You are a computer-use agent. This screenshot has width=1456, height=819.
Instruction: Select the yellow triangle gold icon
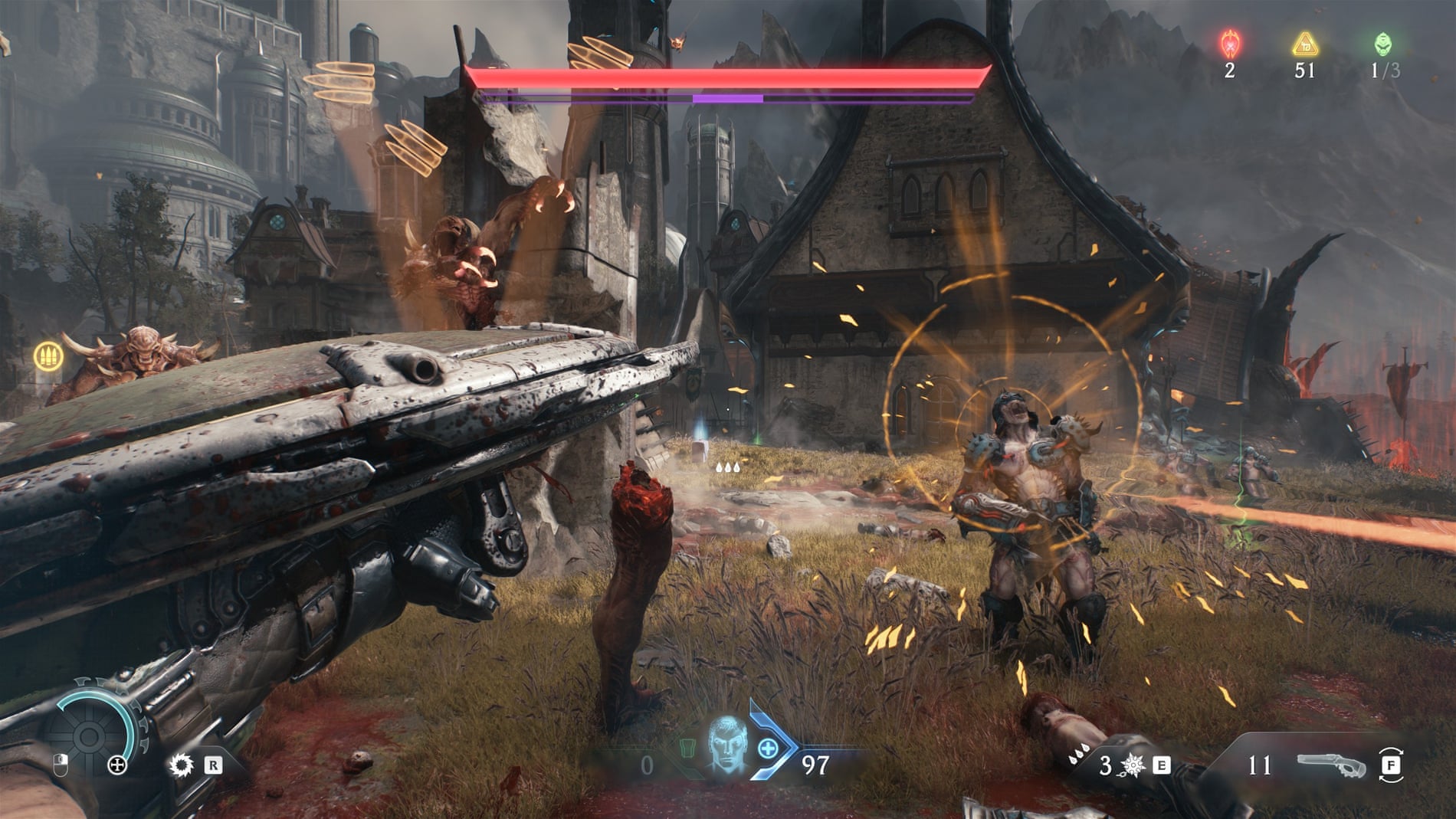pos(1304,44)
